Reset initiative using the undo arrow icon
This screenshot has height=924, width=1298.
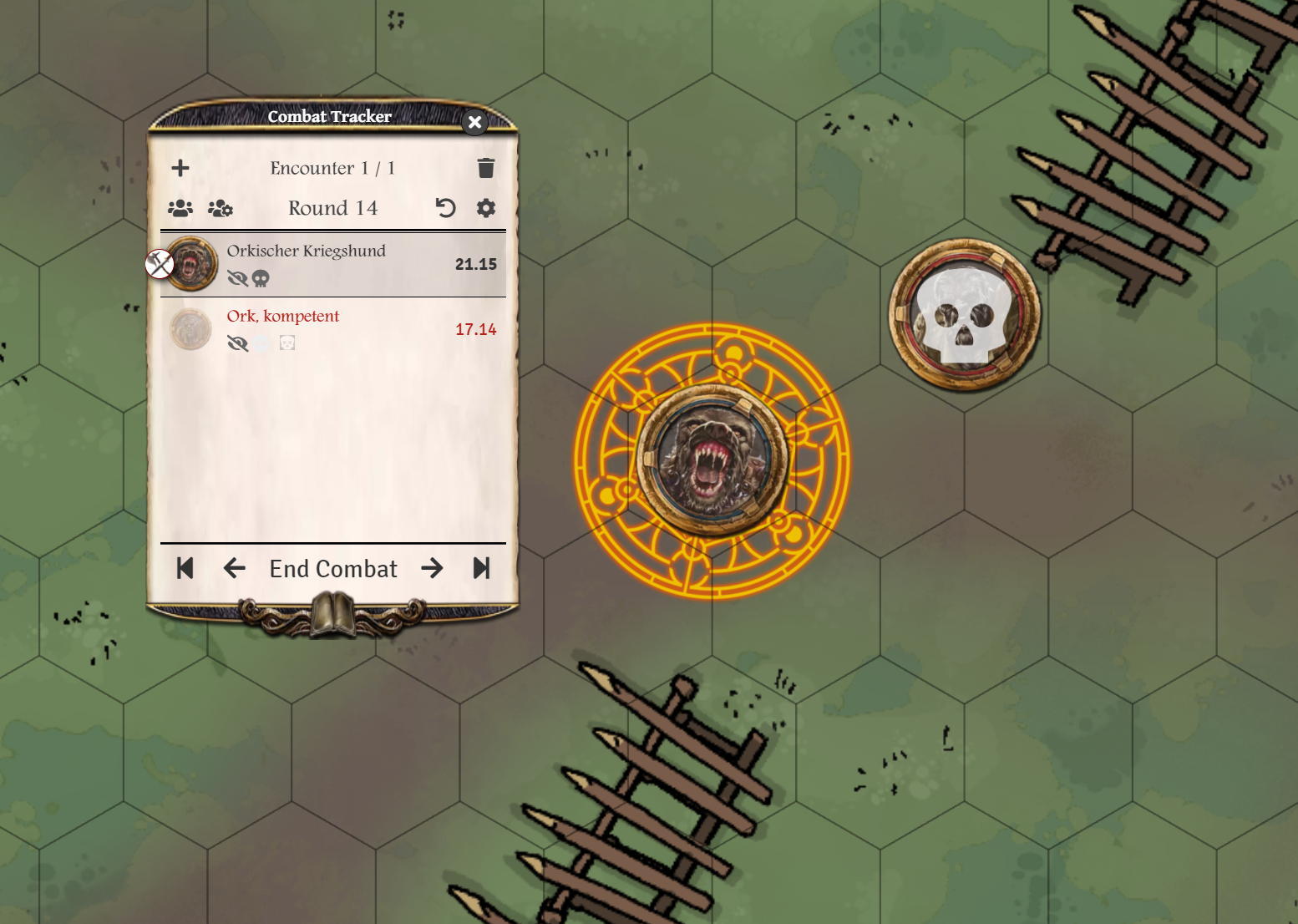tap(445, 208)
